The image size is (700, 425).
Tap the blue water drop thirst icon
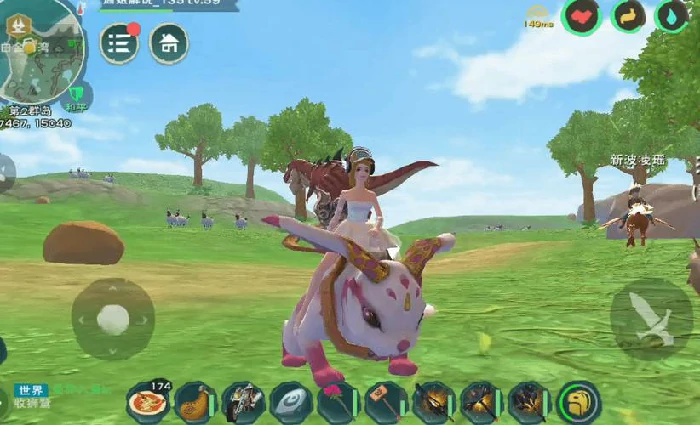(x=672, y=16)
